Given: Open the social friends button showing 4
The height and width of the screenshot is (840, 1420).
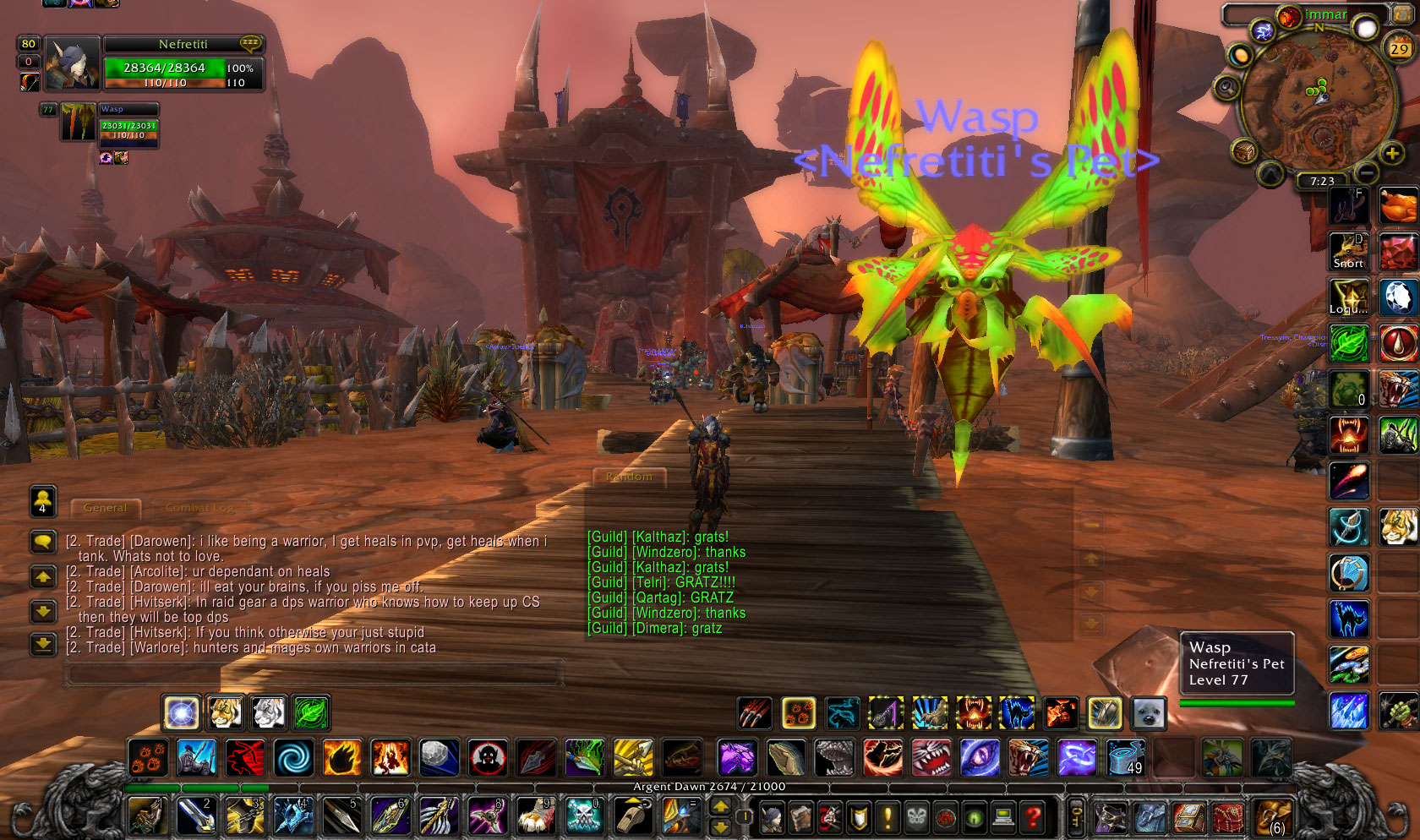Looking at the screenshot, I should pos(43,500).
